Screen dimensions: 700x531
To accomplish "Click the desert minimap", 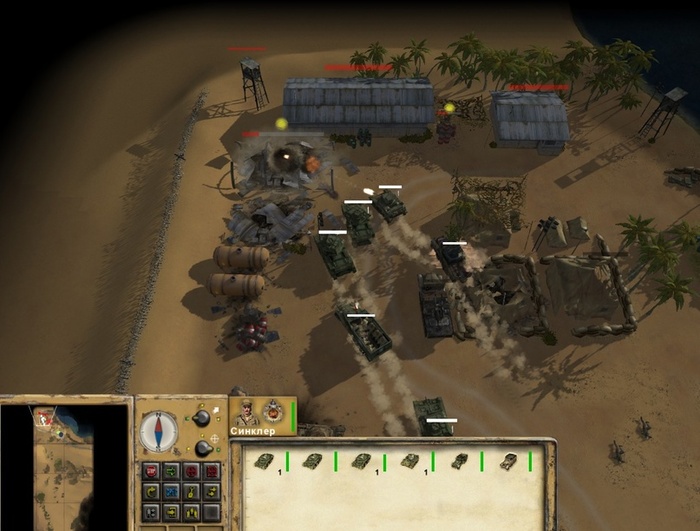I will (x=63, y=467).
